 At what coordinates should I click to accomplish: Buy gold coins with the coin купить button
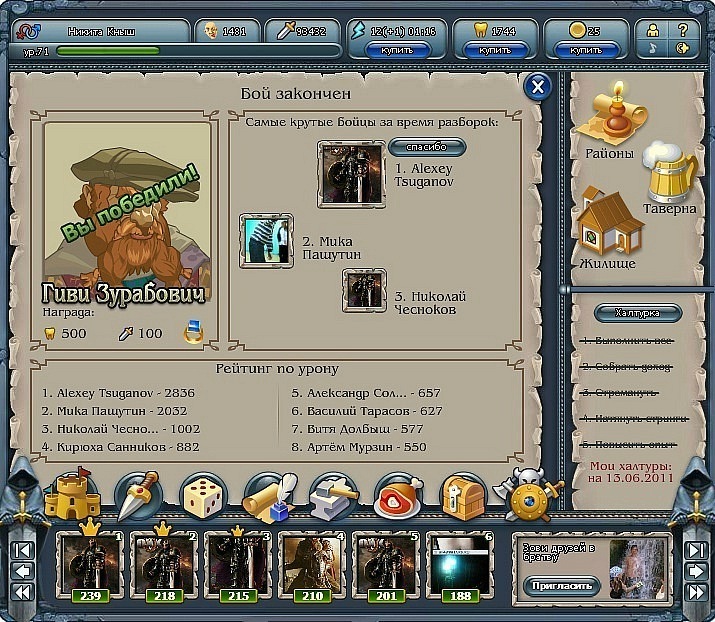coord(586,48)
